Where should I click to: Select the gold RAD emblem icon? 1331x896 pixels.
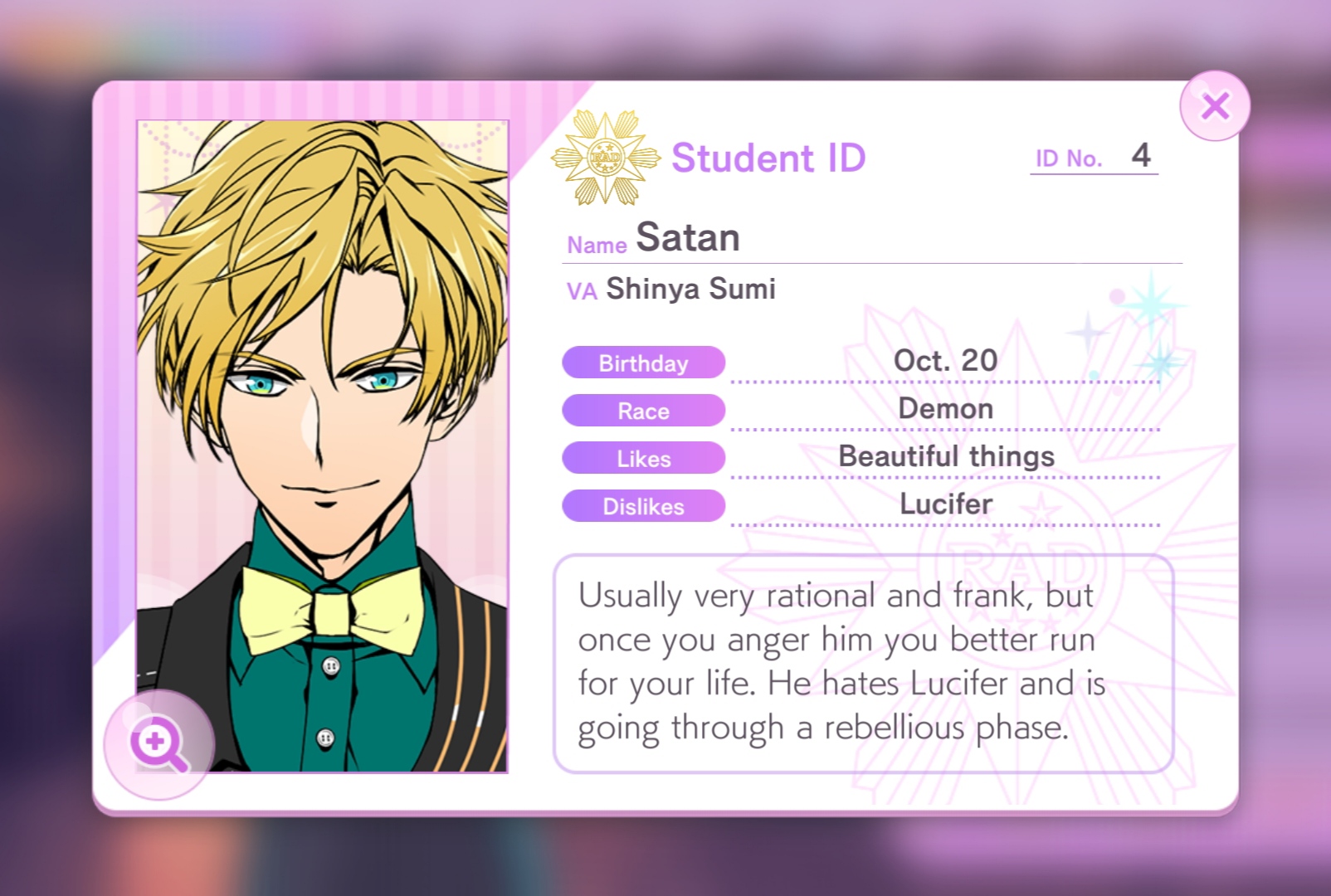607,156
